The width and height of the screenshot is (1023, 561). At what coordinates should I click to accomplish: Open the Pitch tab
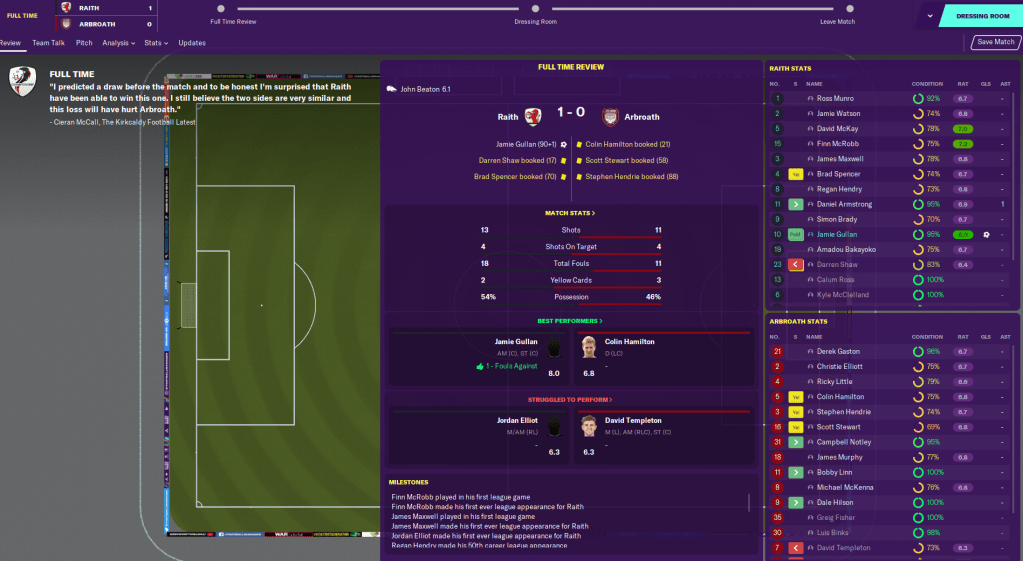84,43
